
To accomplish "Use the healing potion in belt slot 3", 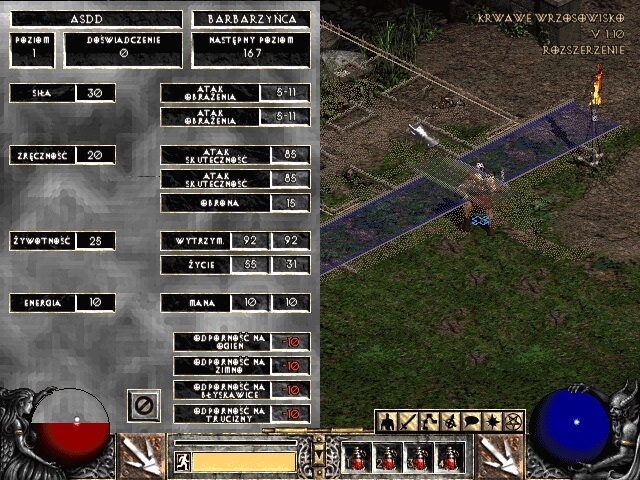I will pyautogui.click(x=419, y=458).
